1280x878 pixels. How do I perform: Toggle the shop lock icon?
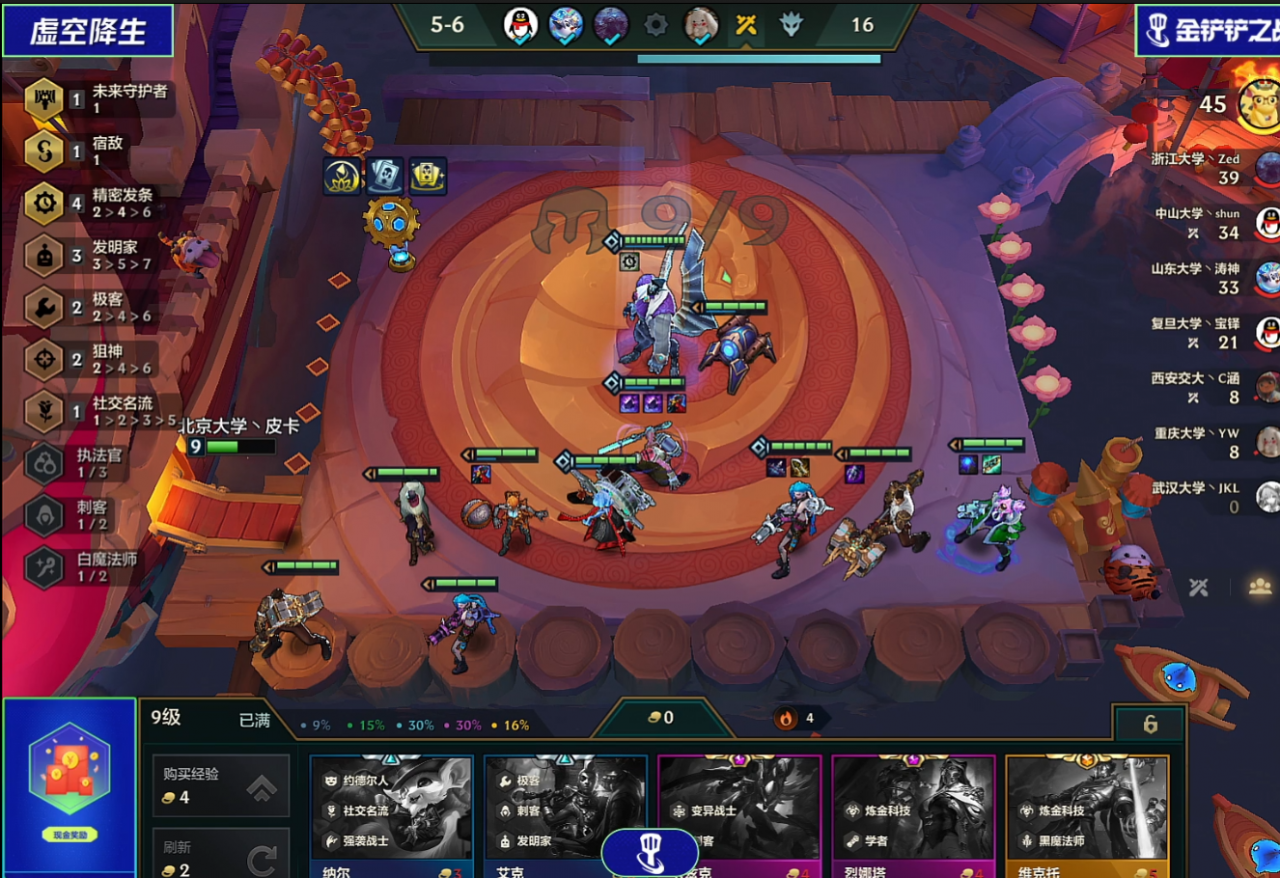point(1150,724)
